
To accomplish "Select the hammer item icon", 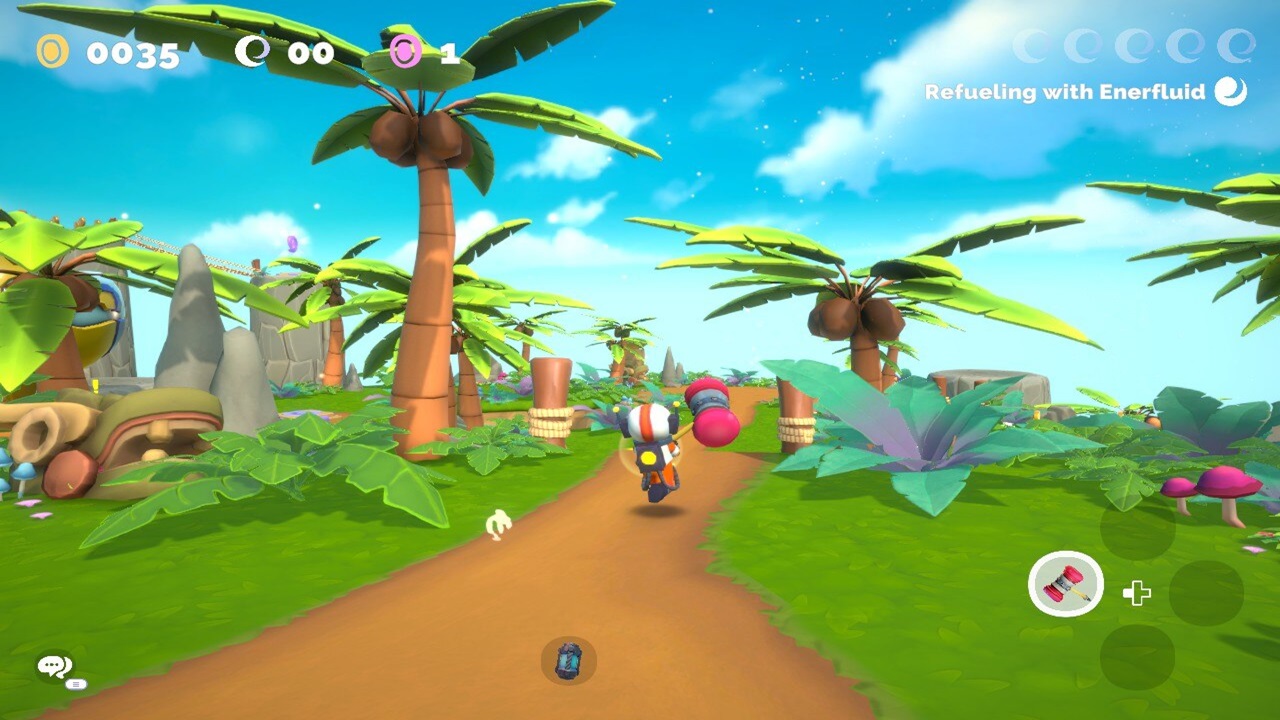I will tap(1066, 584).
